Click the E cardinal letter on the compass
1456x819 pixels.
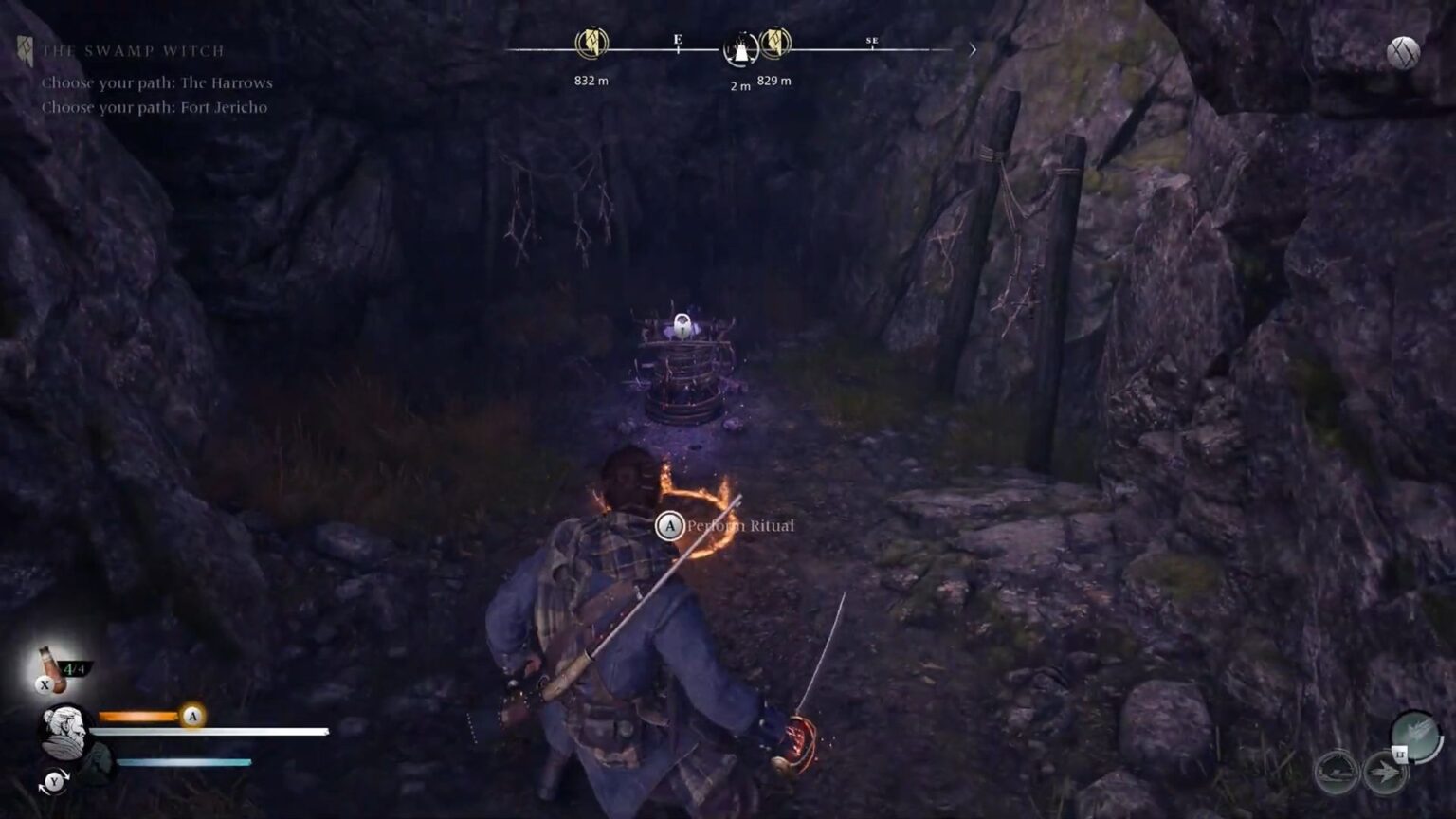678,39
